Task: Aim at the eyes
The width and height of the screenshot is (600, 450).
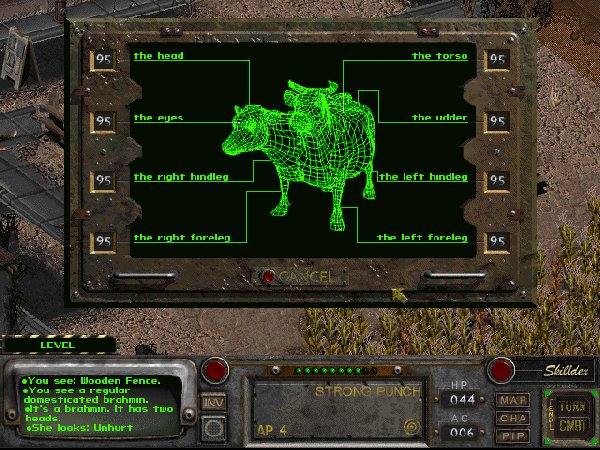Action: point(158,118)
